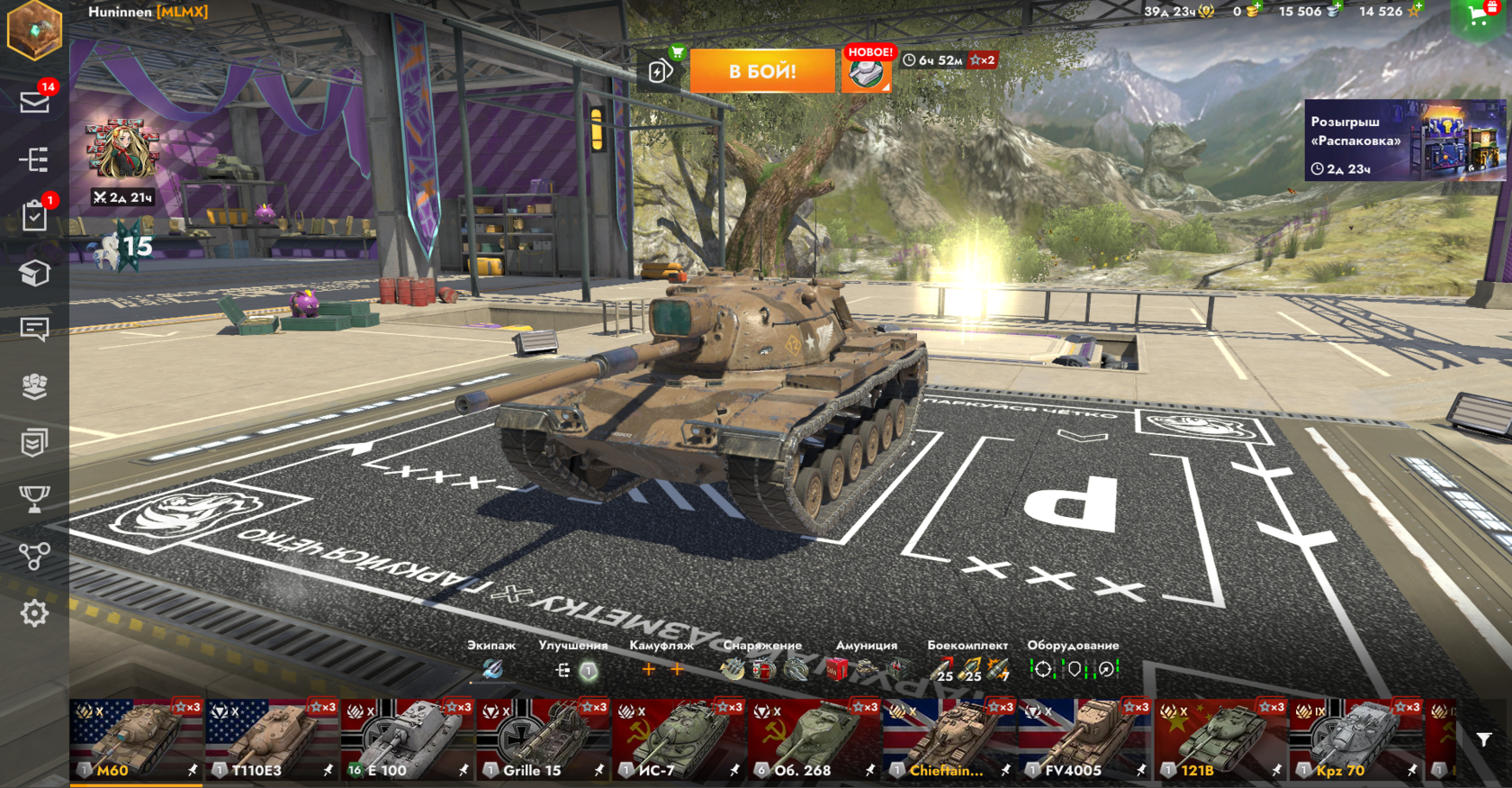1512x788 pixels.
Task: Open the chat messages icon
Action: click(x=34, y=330)
